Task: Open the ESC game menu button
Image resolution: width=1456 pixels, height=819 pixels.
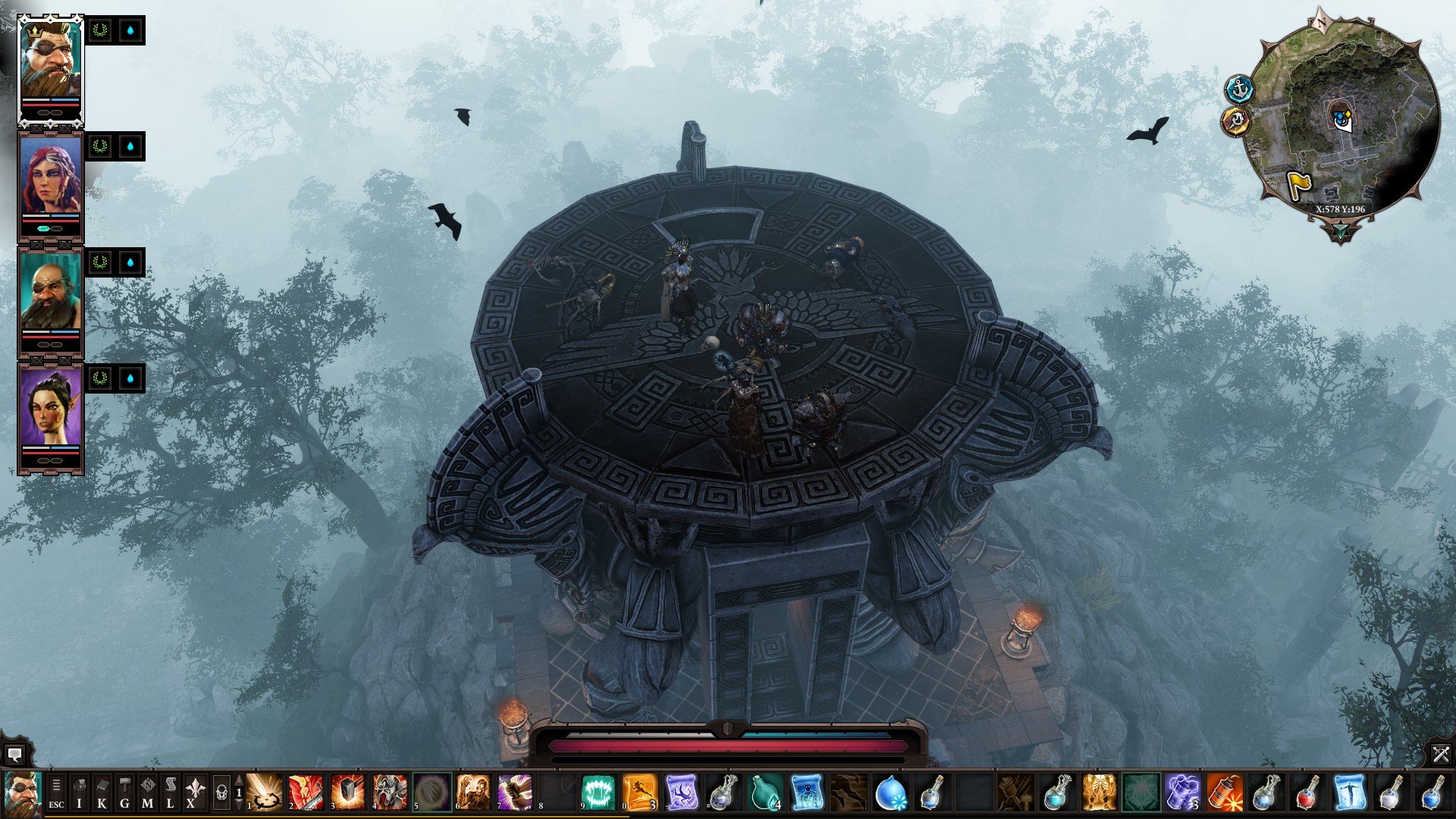Action: pos(56,793)
